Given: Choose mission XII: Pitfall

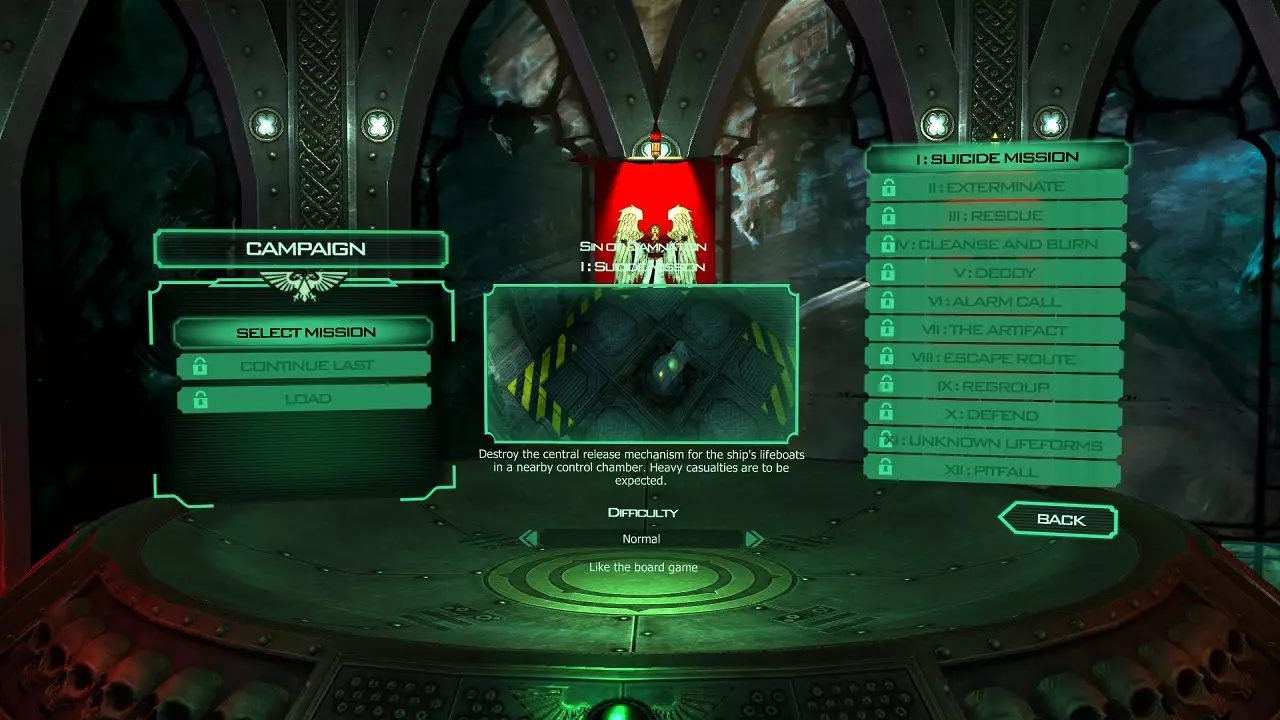Looking at the screenshot, I should (997, 471).
